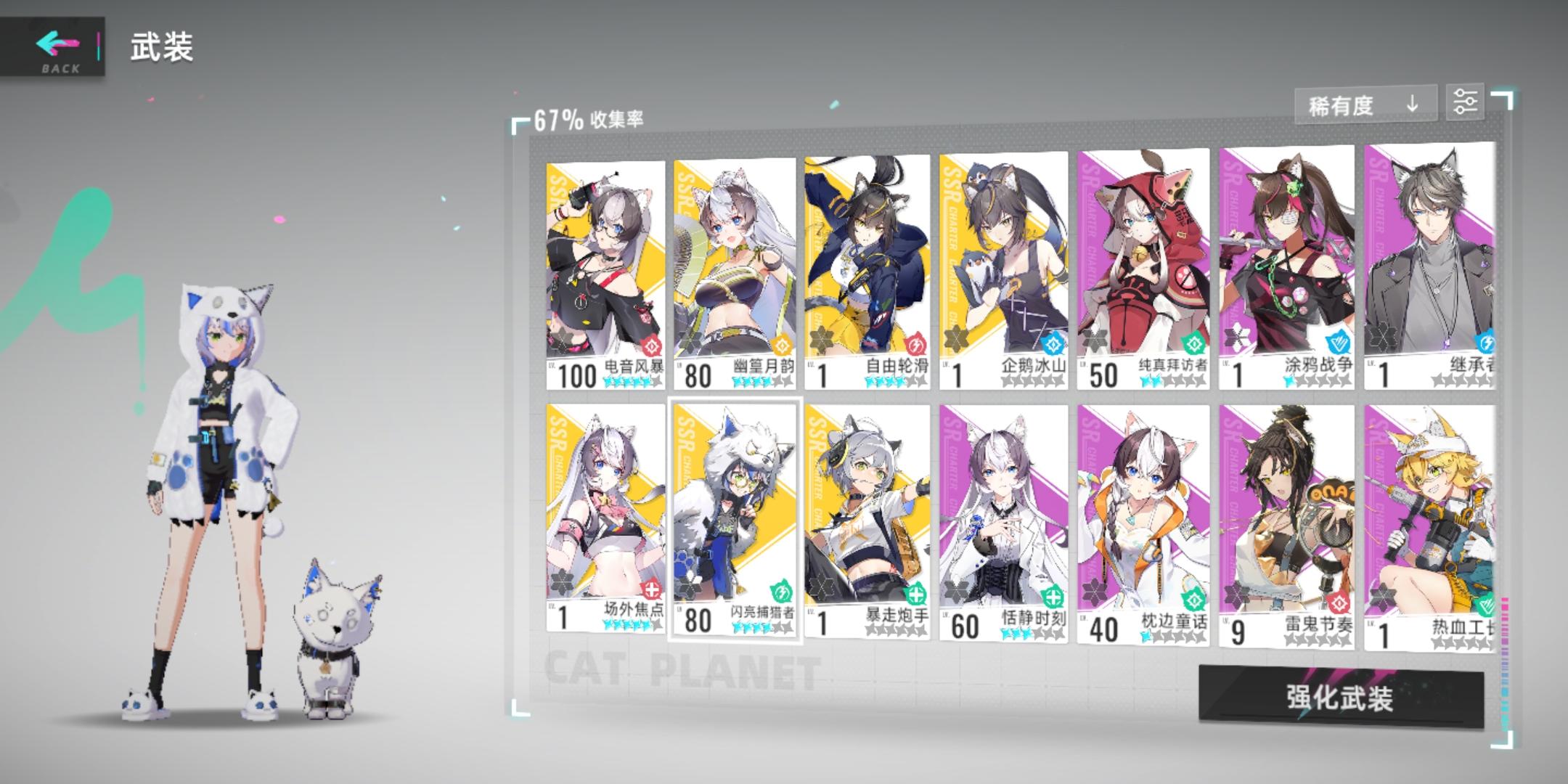Image resolution: width=1568 pixels, height=784 pixels.
Task: Select the 场外焦点 card
Action: 606,523
